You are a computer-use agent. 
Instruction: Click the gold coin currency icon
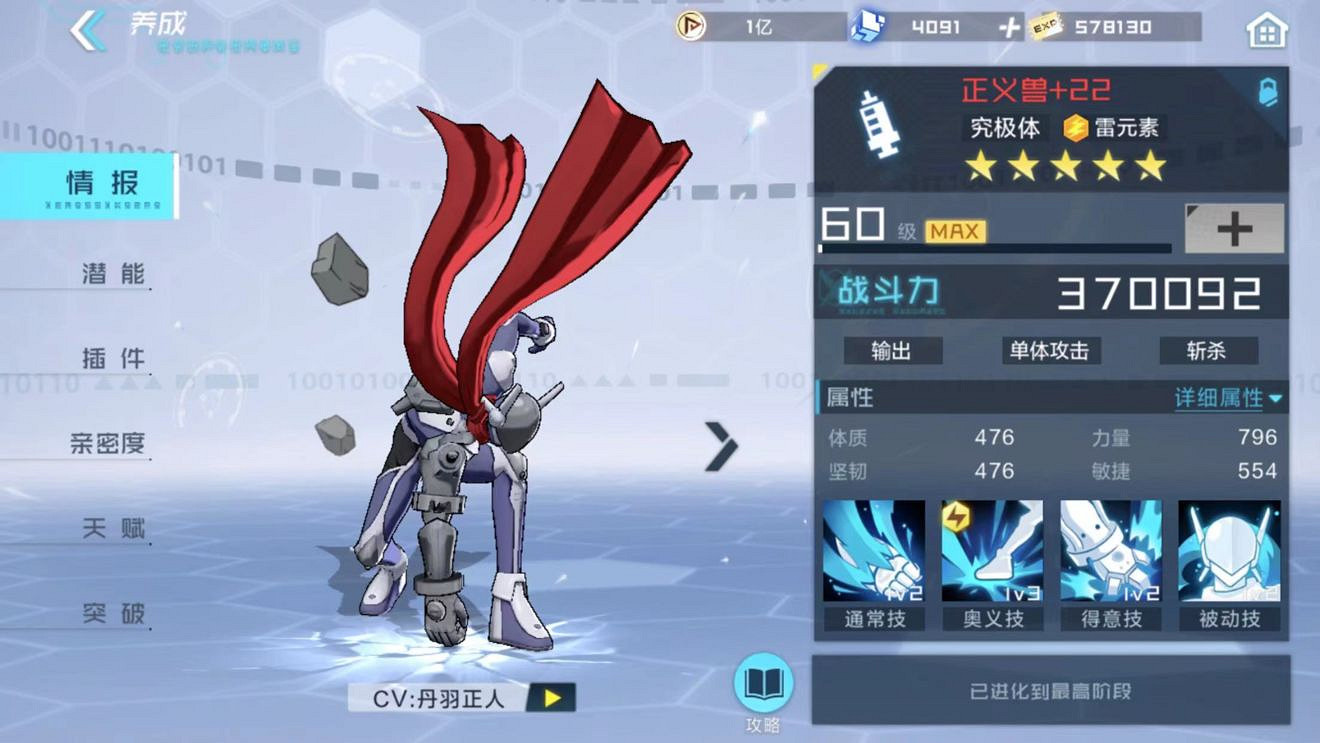coord(690,28)
